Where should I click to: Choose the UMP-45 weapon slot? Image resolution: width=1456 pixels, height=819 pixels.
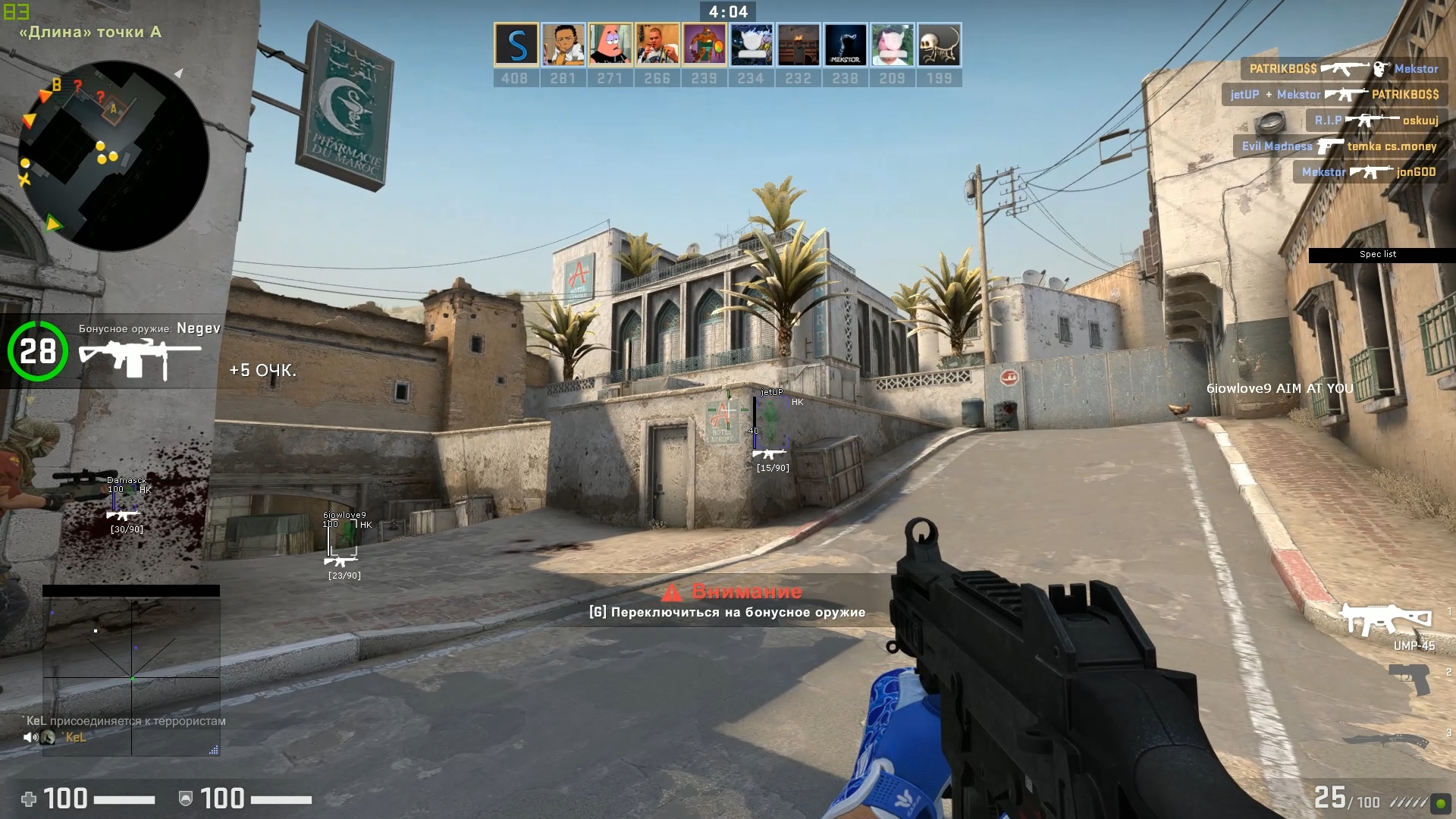click(1385, 620)
